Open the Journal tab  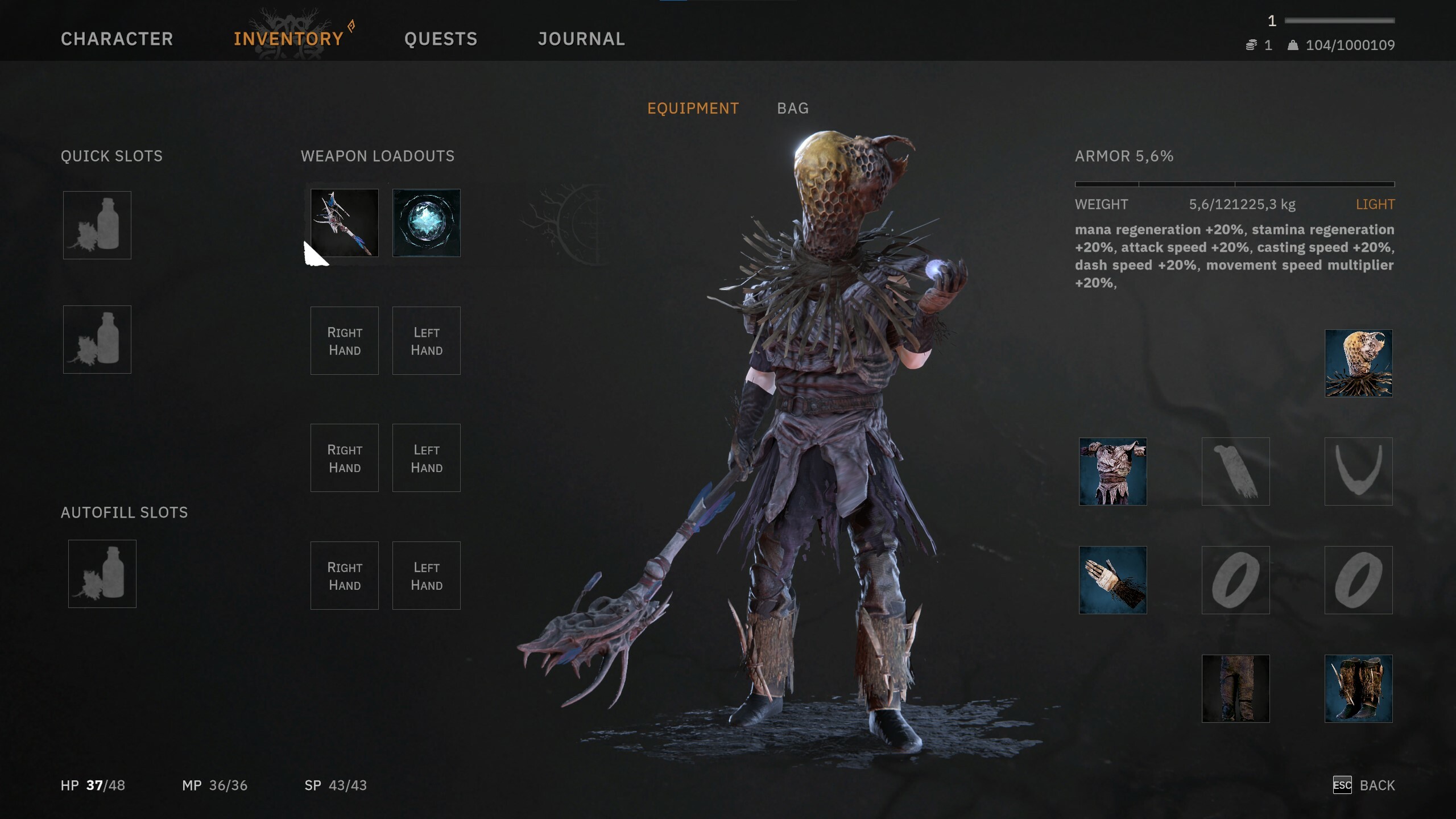tap(581, 39)
